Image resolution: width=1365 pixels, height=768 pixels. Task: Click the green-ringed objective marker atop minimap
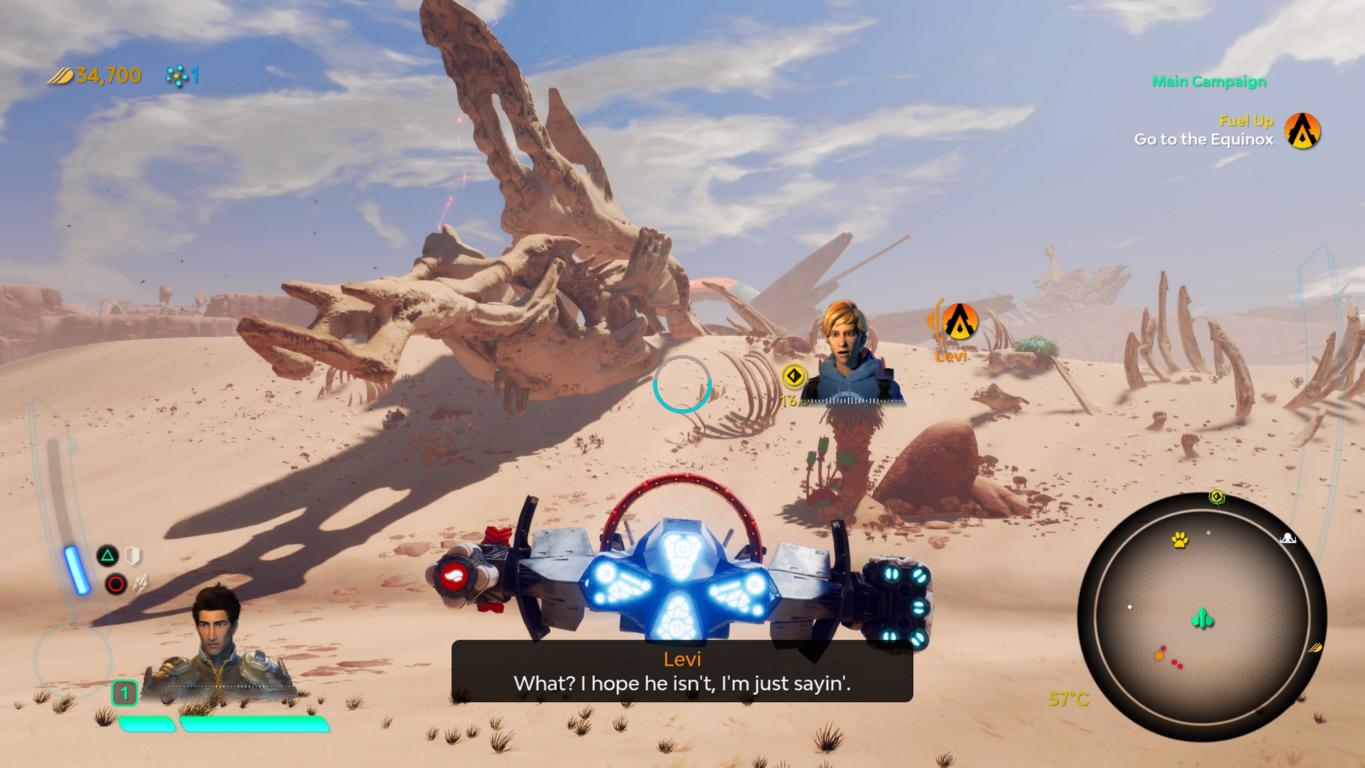[1217, 496]
